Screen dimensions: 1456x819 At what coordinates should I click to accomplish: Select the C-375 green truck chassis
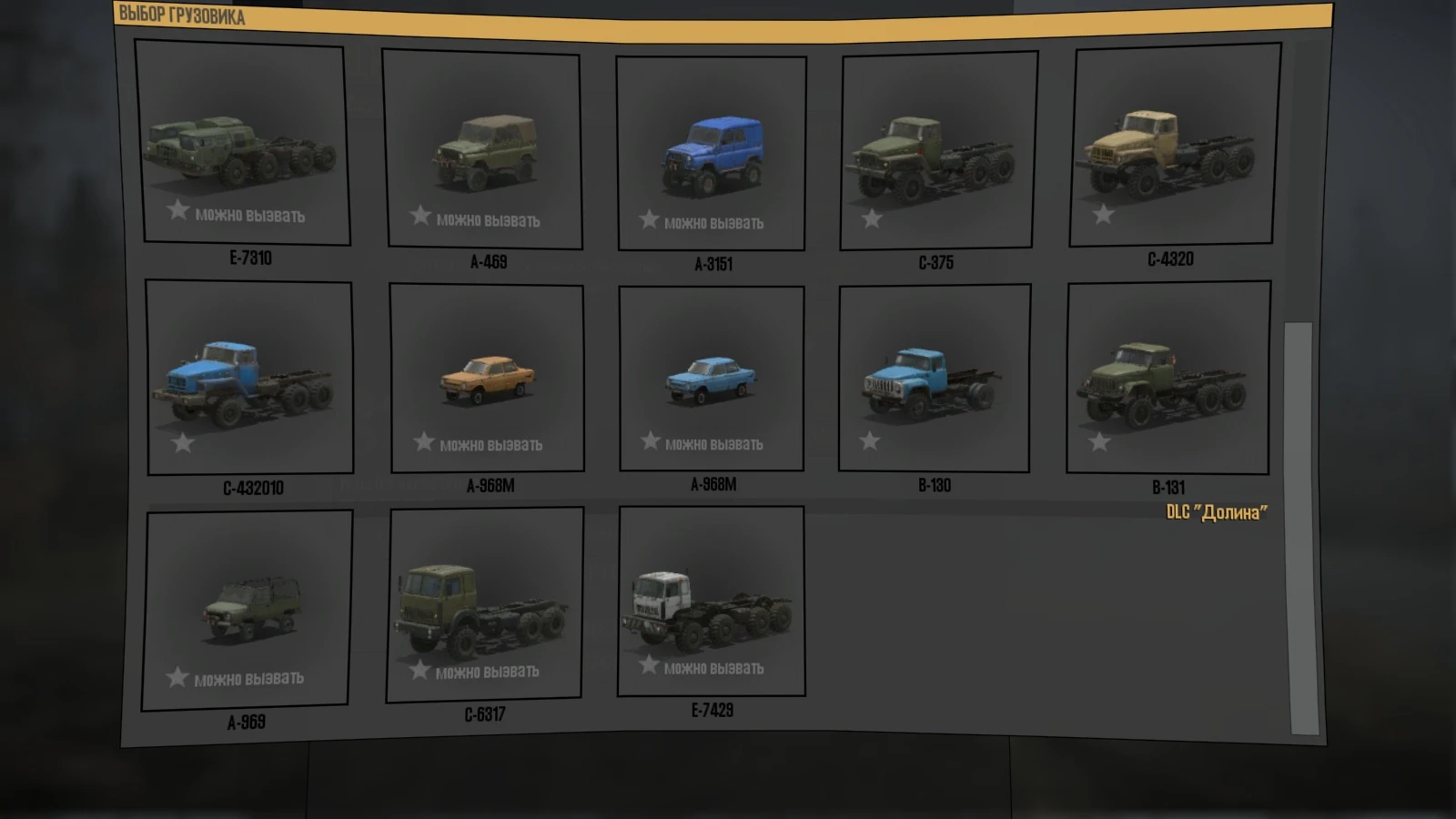939,150
